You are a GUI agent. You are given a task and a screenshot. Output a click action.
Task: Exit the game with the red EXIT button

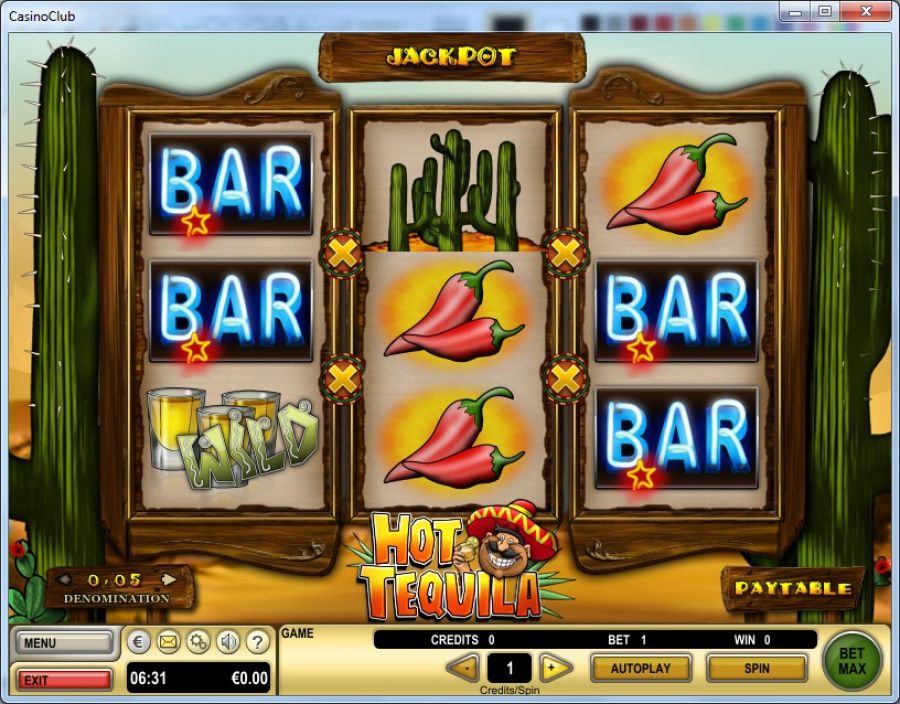click(62, 680)
